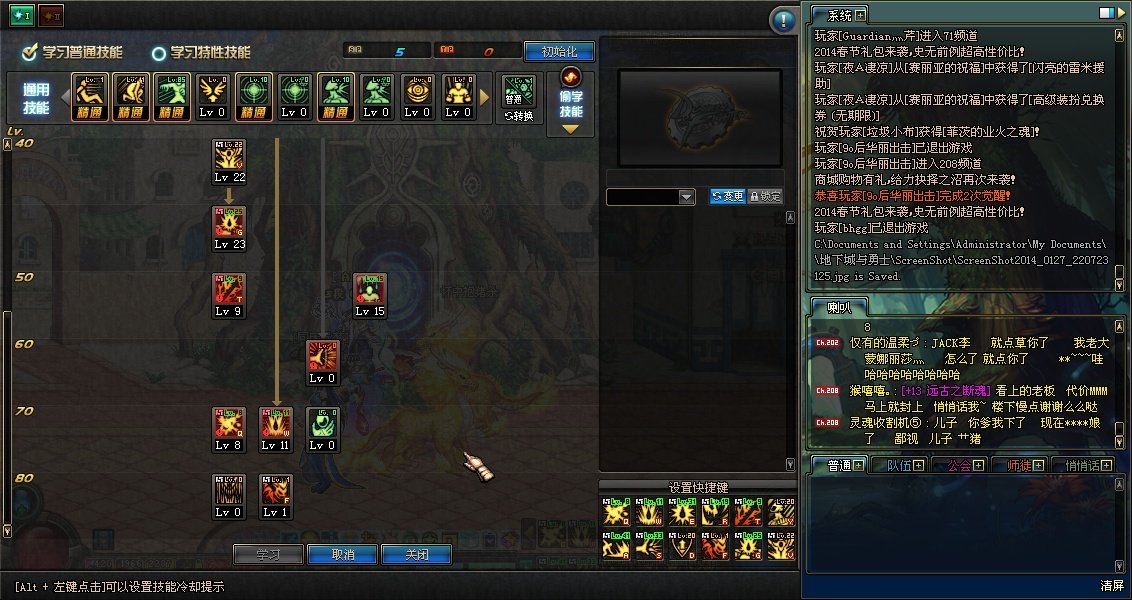The image size is (1132, 600).
Task: Show next general skills with right arrow
Action: tap(486, 98)
